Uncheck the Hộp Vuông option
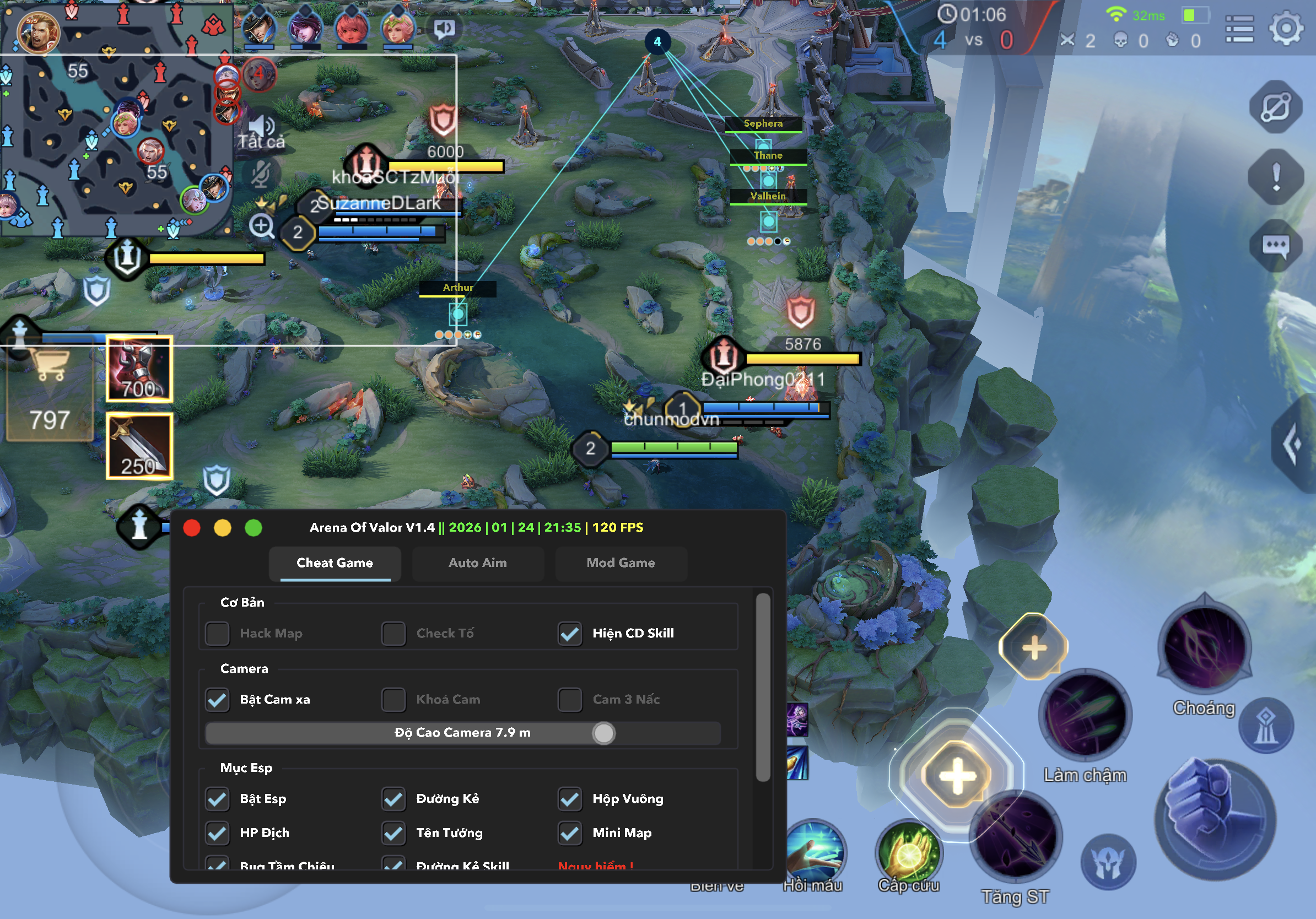Screen dimensions: 1316x919 point(570,799)
